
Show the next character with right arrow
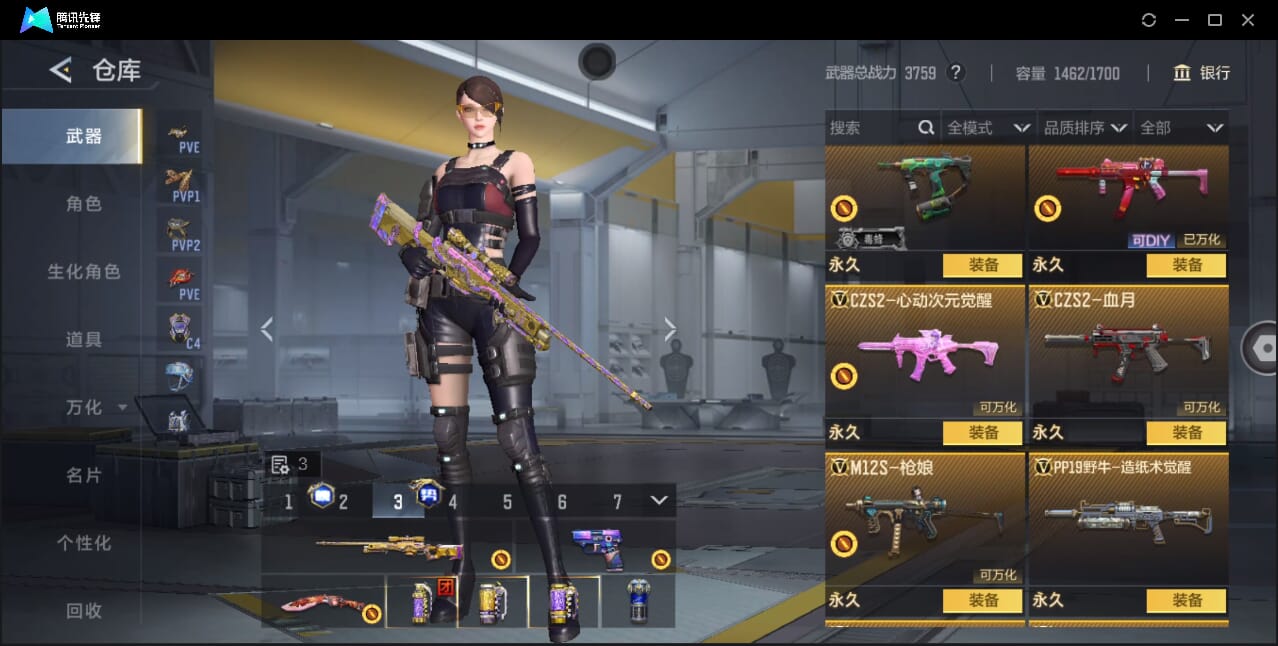pyautogui.click(x=670, y=329)
